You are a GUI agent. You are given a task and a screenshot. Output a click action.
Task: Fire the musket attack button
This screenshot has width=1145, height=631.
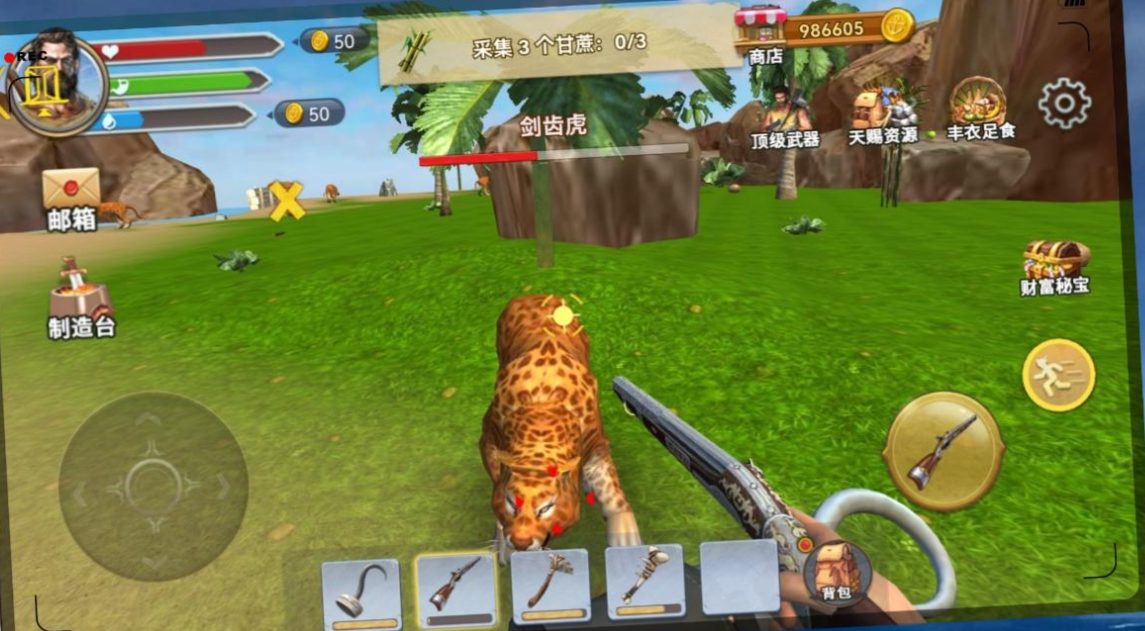point(943,452)
